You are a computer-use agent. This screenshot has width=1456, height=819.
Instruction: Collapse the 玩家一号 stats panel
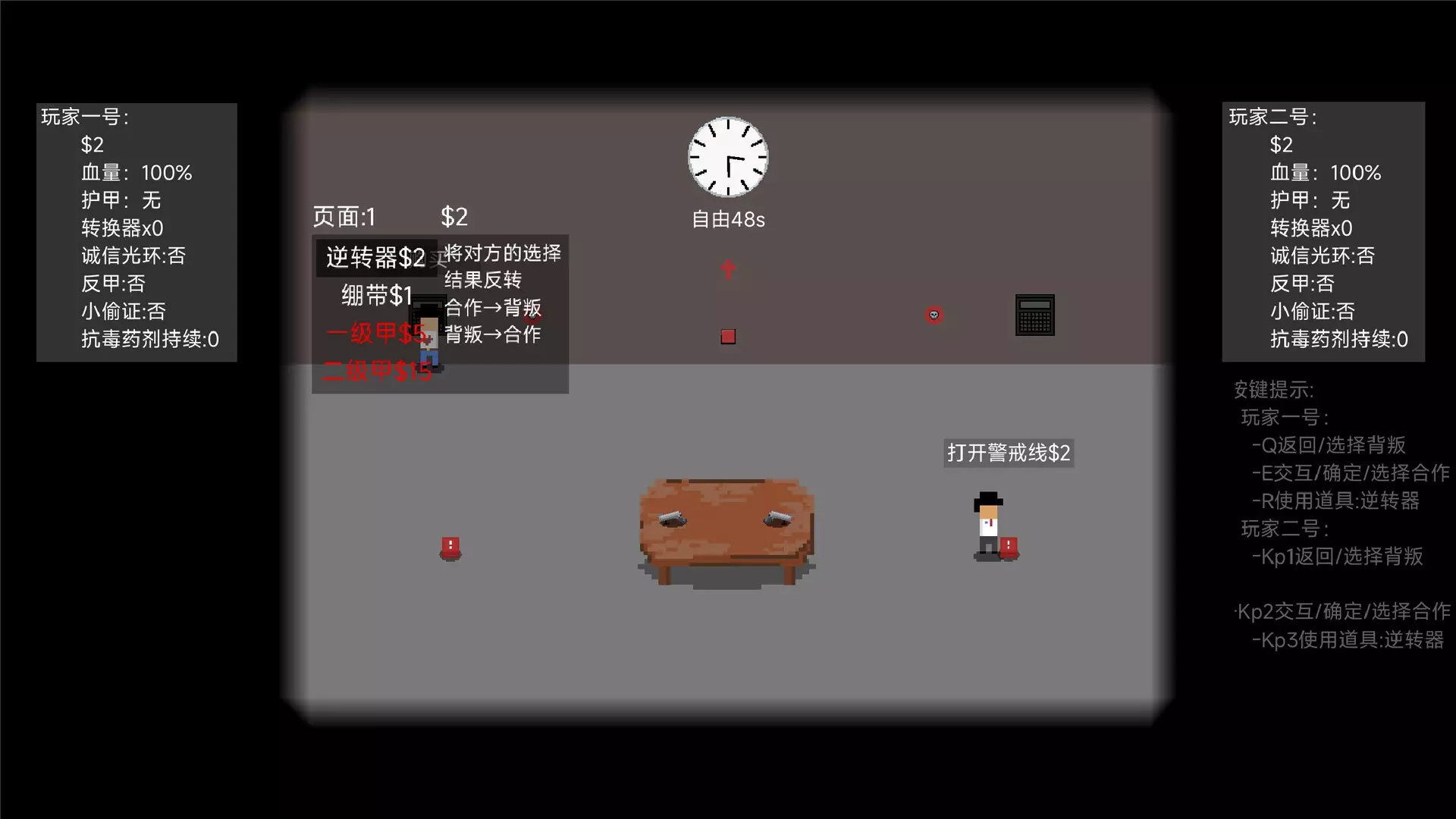[86, 117]
